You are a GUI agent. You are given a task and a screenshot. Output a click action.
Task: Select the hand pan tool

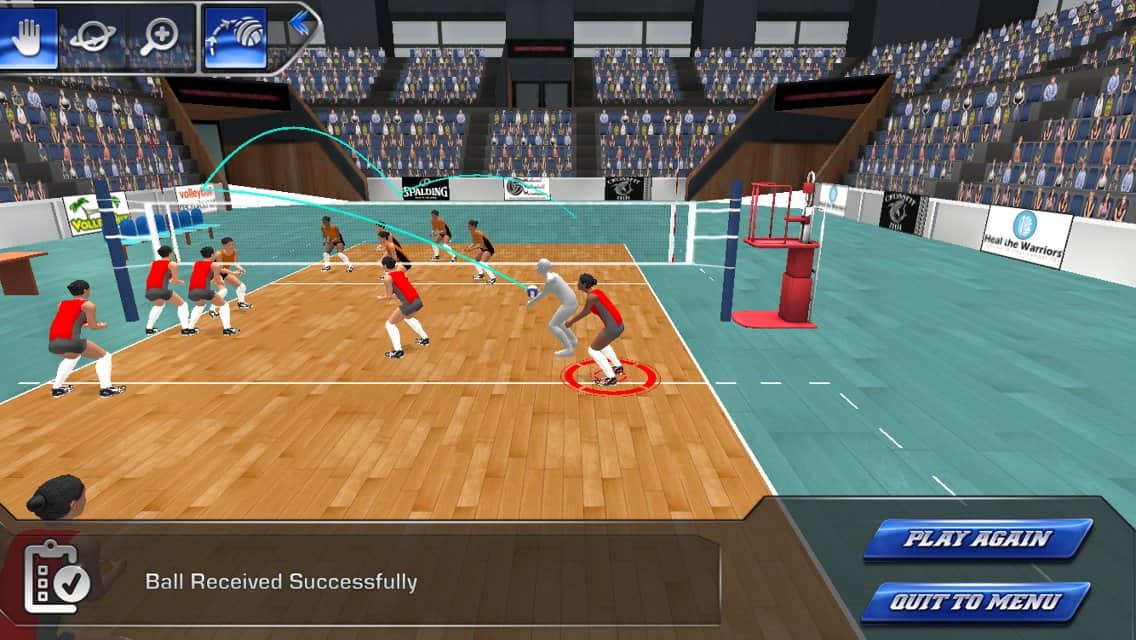(29, 38)
